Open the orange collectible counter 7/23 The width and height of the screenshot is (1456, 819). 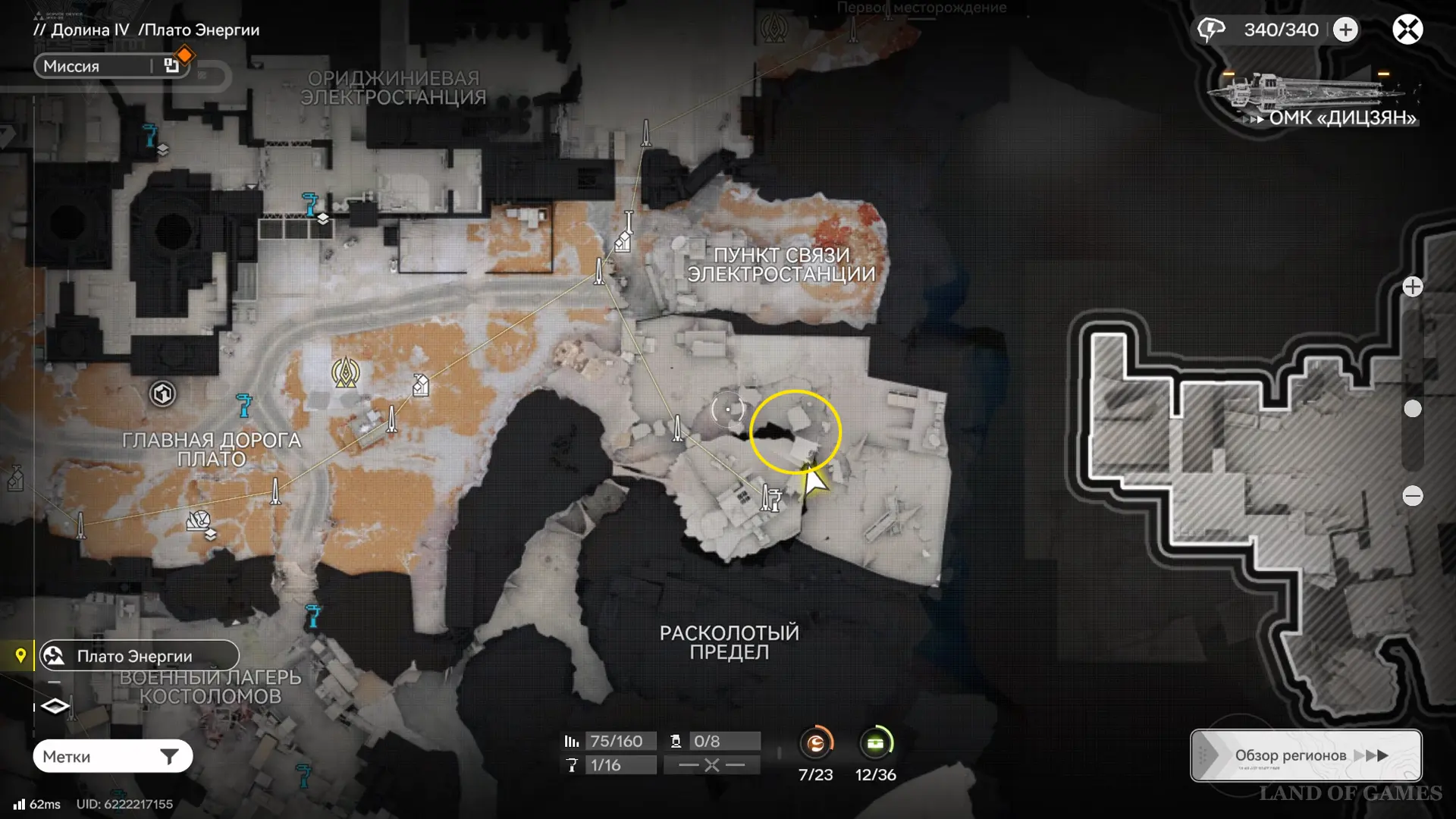click(816, 743)
